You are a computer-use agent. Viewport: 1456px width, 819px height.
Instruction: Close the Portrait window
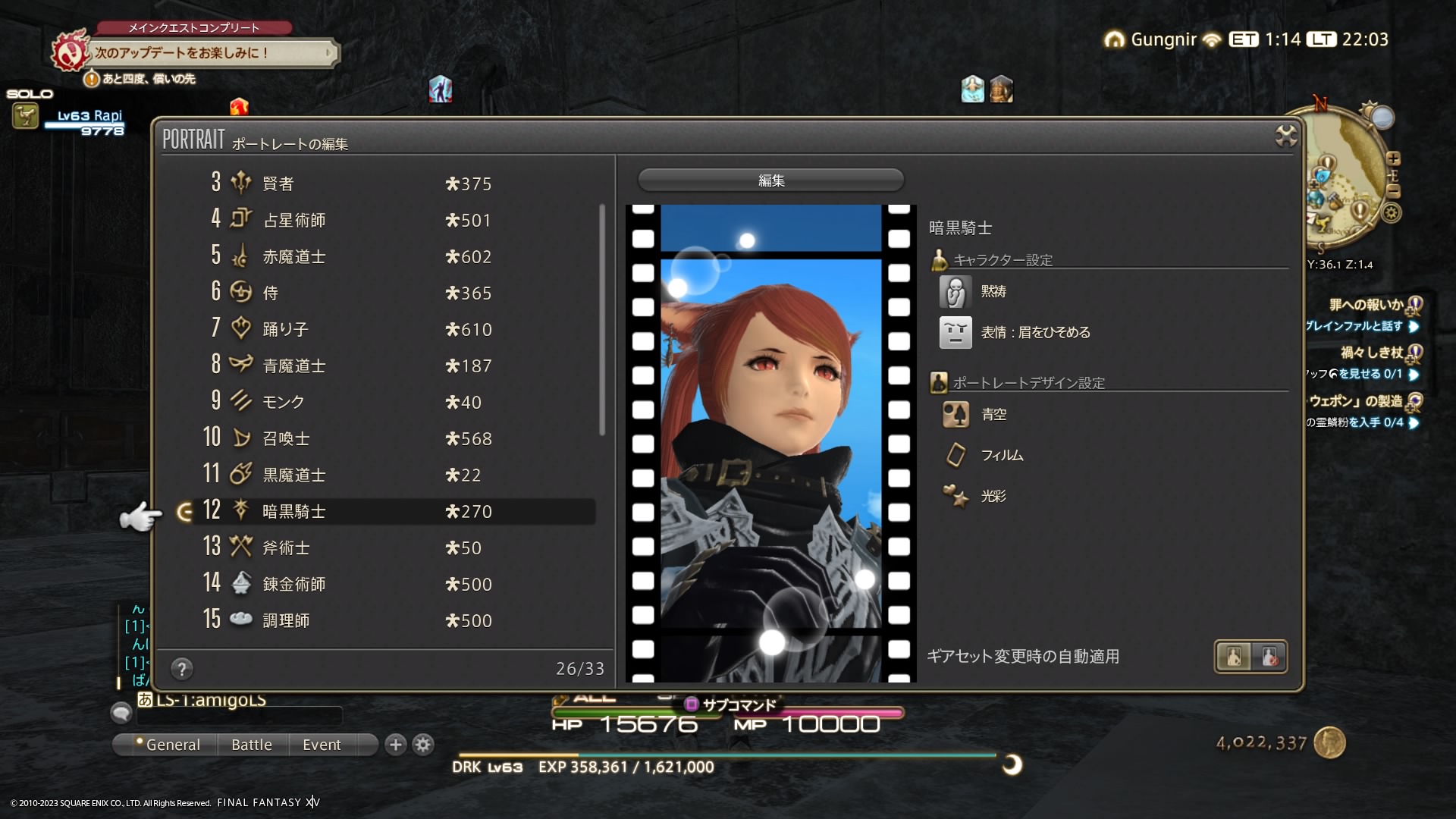coord(1286,136)
